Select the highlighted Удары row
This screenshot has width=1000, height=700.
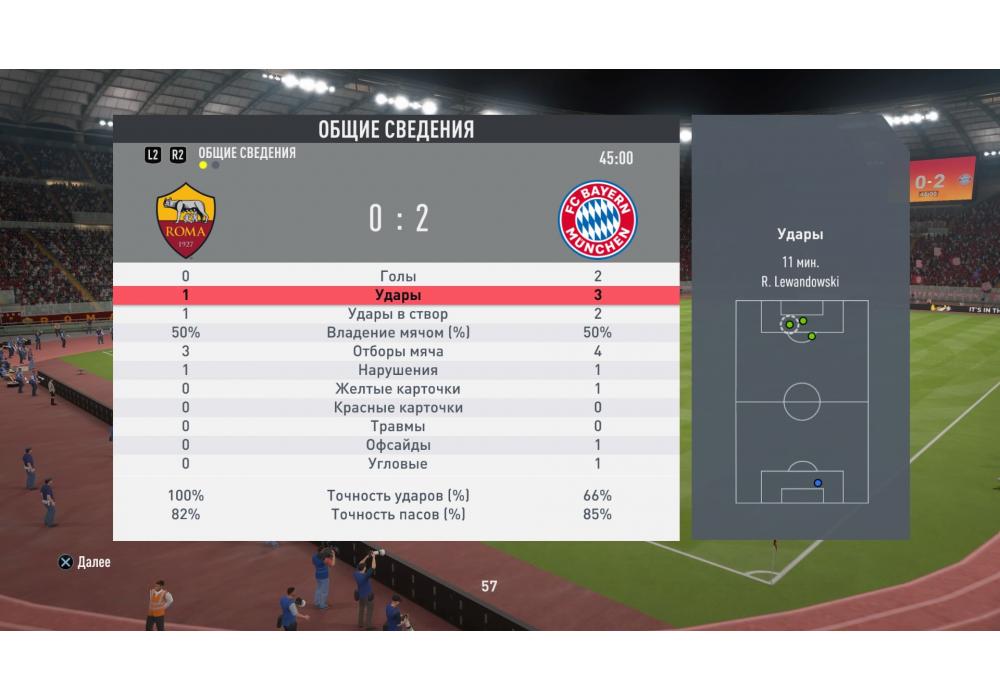[x=397, y=296]
